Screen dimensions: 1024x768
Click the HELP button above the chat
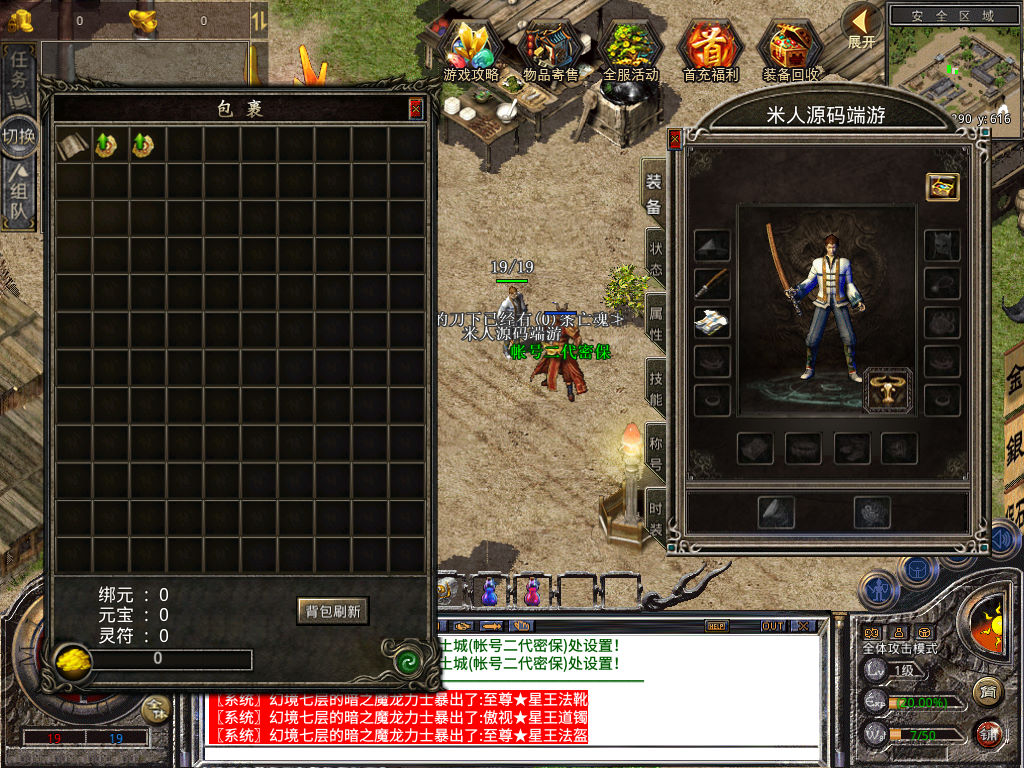click(x=716, y=626)
